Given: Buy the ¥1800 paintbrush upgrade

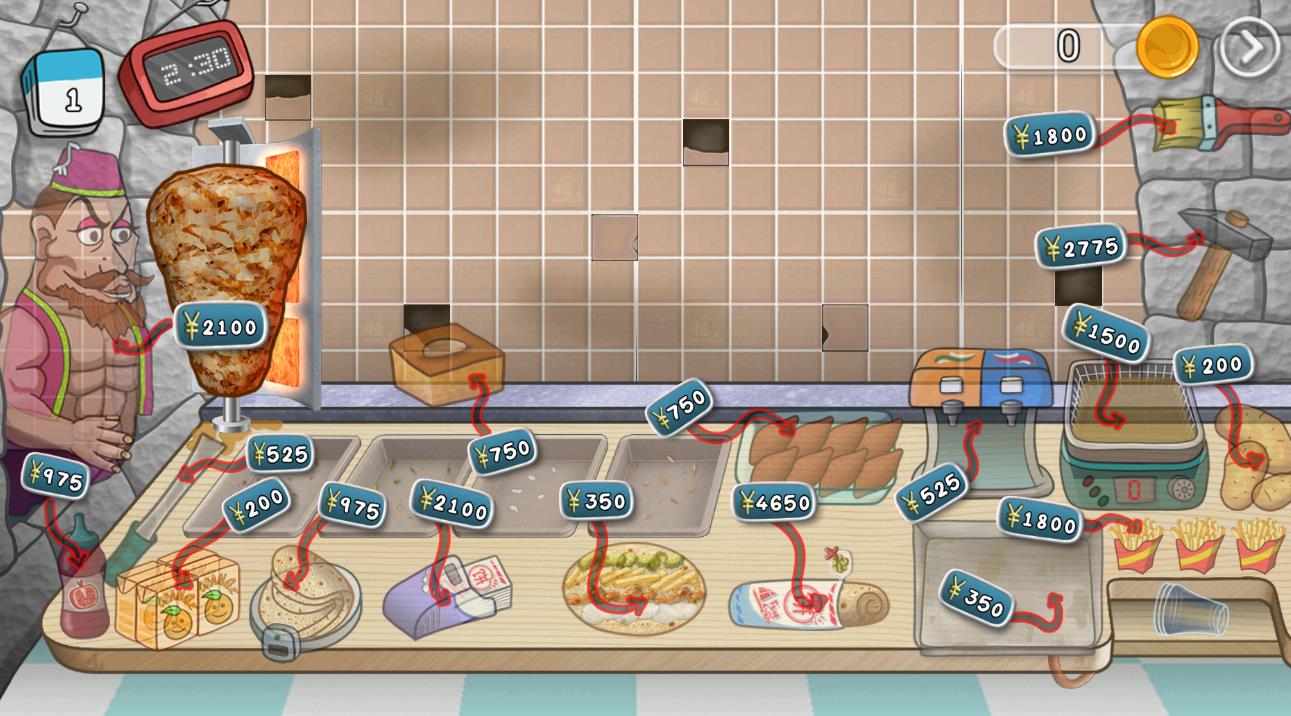Looking at the screenshot, I should (x=1049, y=134).
